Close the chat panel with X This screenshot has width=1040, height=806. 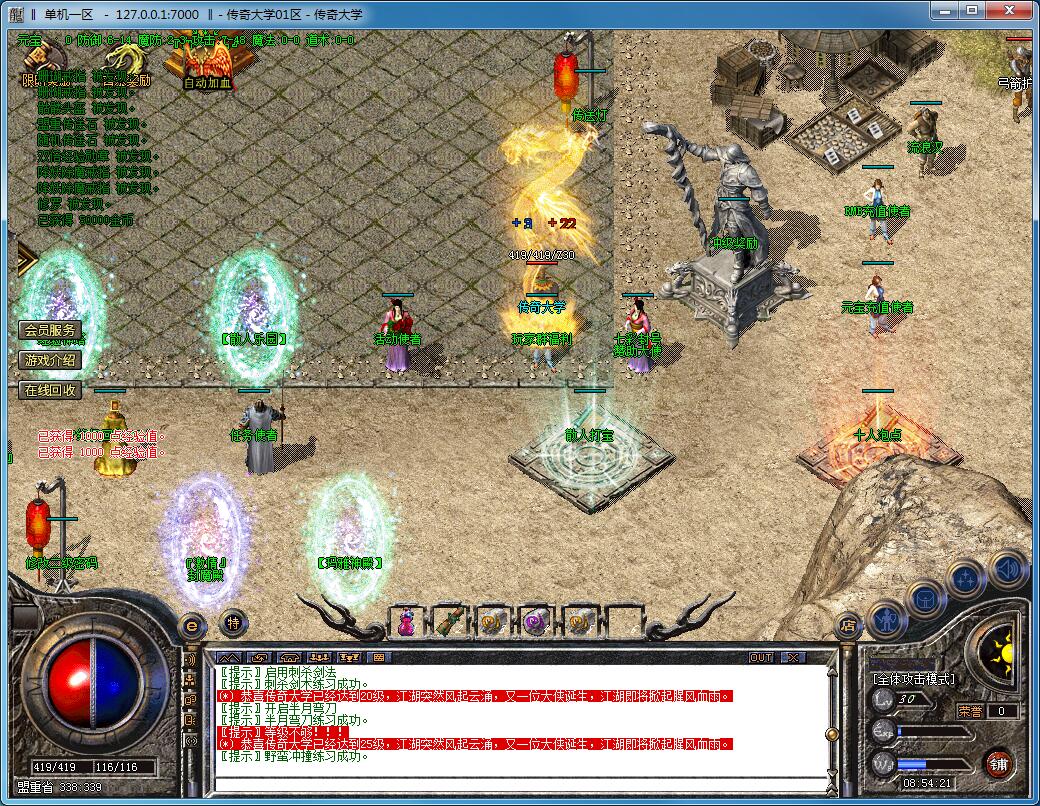[x=792, y=658]
